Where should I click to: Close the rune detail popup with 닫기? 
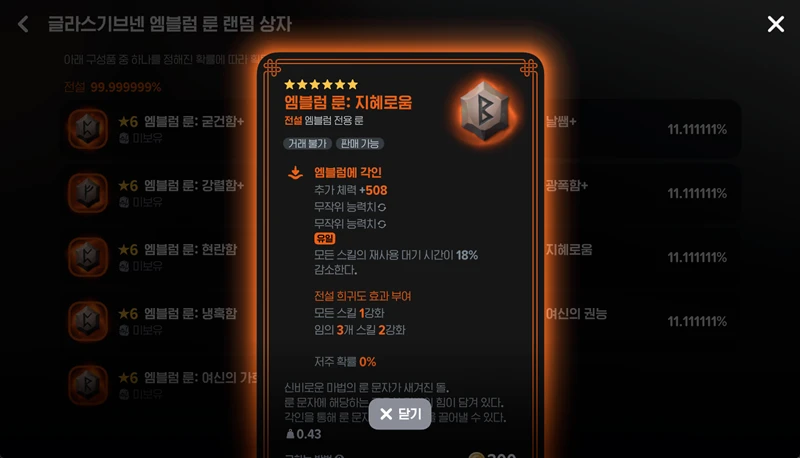[x=400, y=414]
